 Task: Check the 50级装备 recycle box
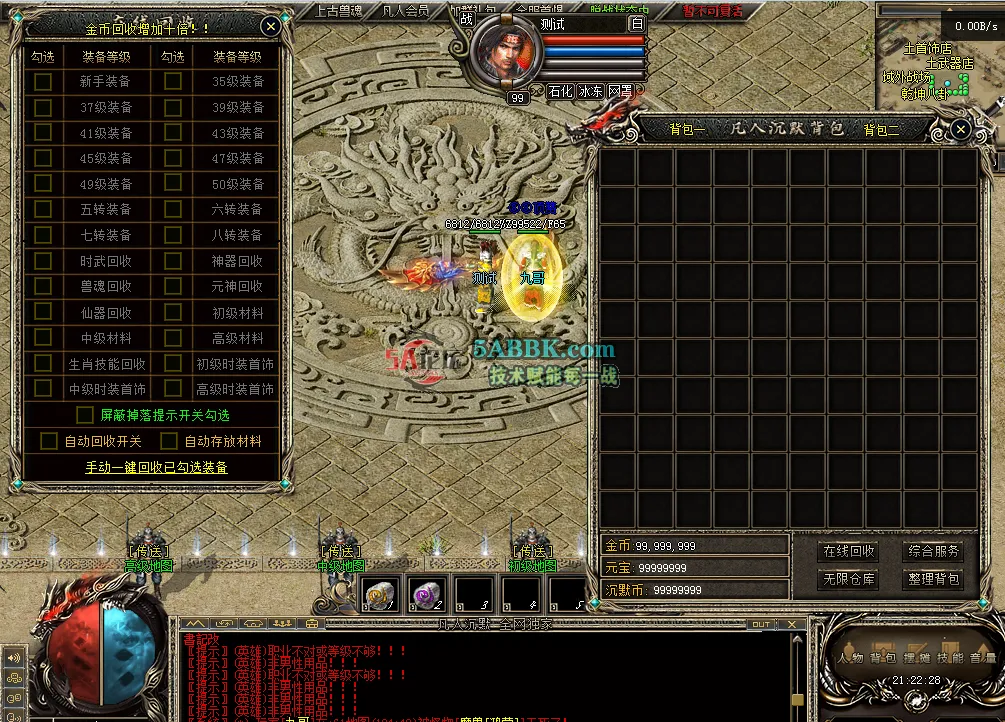pos(173,184)
